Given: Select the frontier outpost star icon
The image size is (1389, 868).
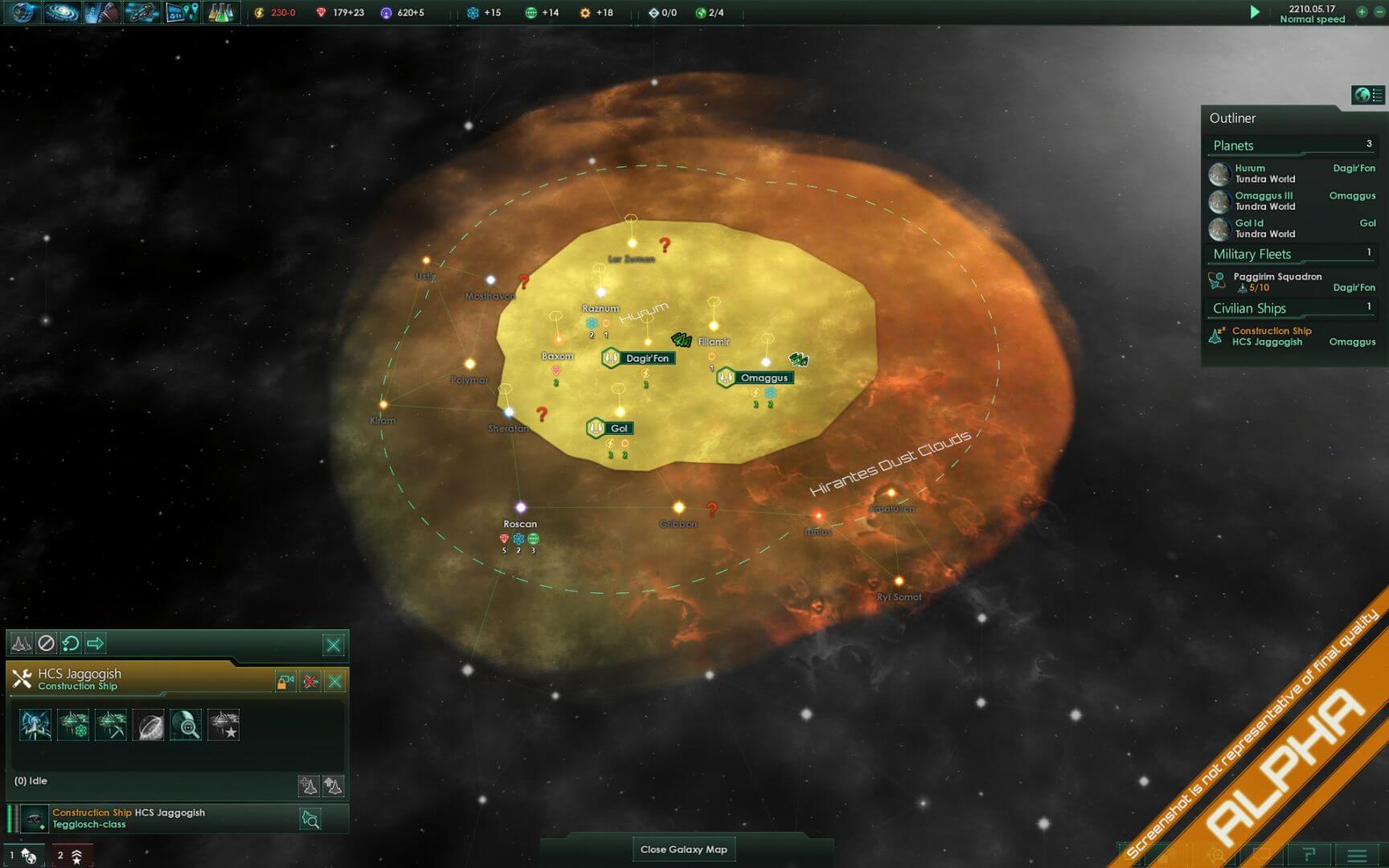Looking at the screenshot, I should (x=223, y=725).
